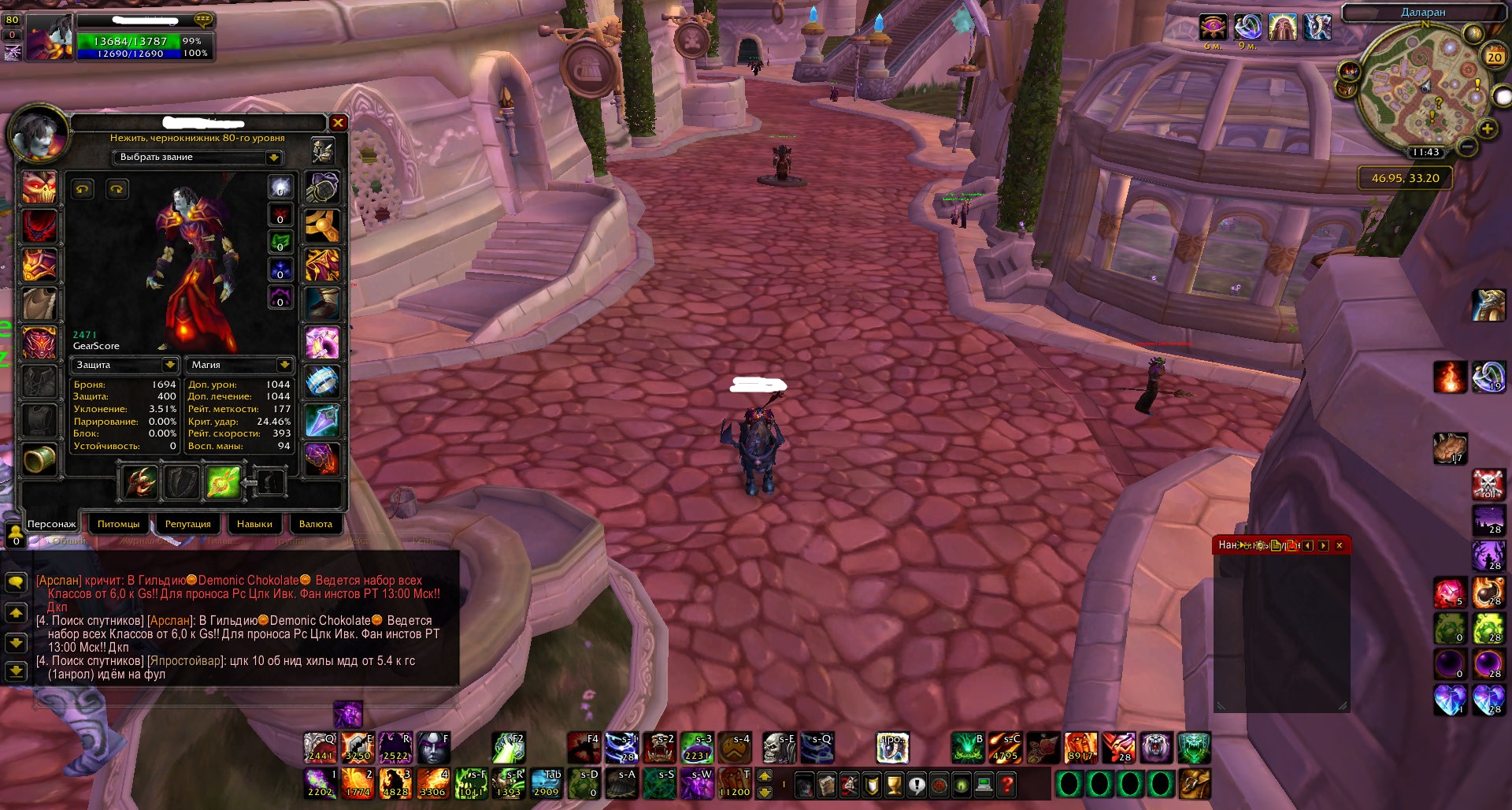Open the Репутация tab
Viewport: 1512px width, 810px height.
[187, 524]
